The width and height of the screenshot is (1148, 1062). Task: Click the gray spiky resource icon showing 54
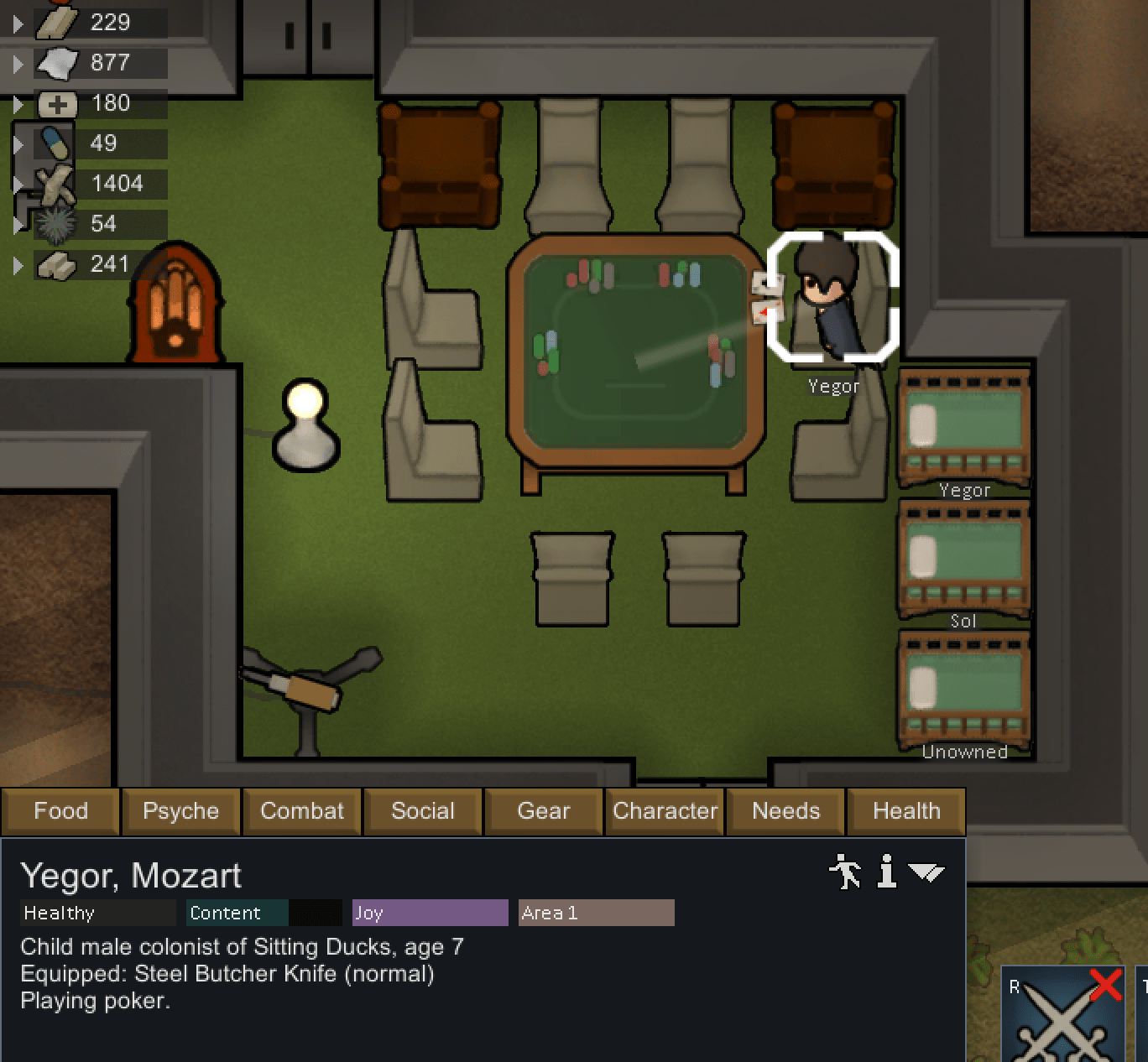[x=55, y=224]
